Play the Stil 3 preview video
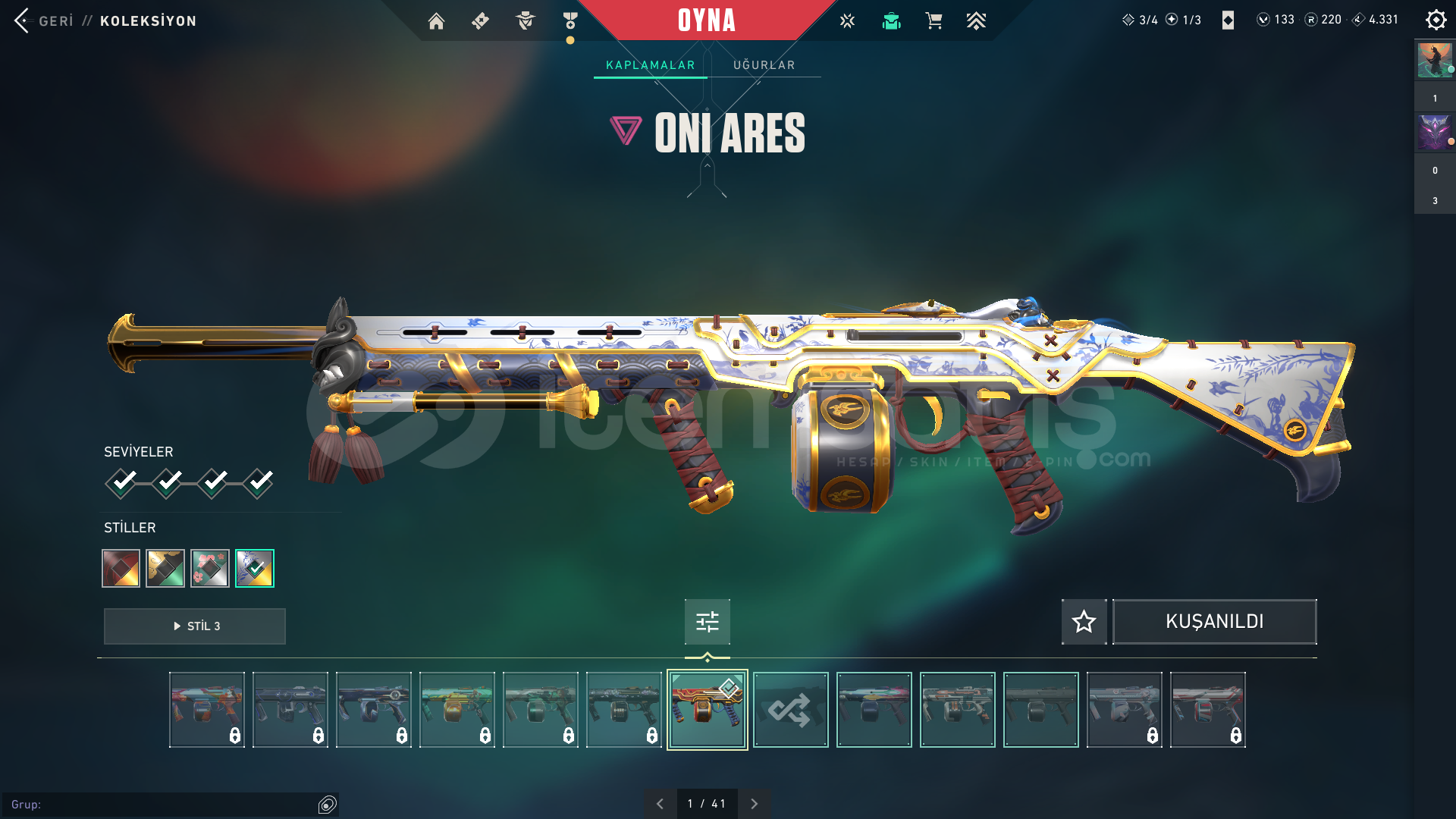1456x819 pixels. (195, 626)
